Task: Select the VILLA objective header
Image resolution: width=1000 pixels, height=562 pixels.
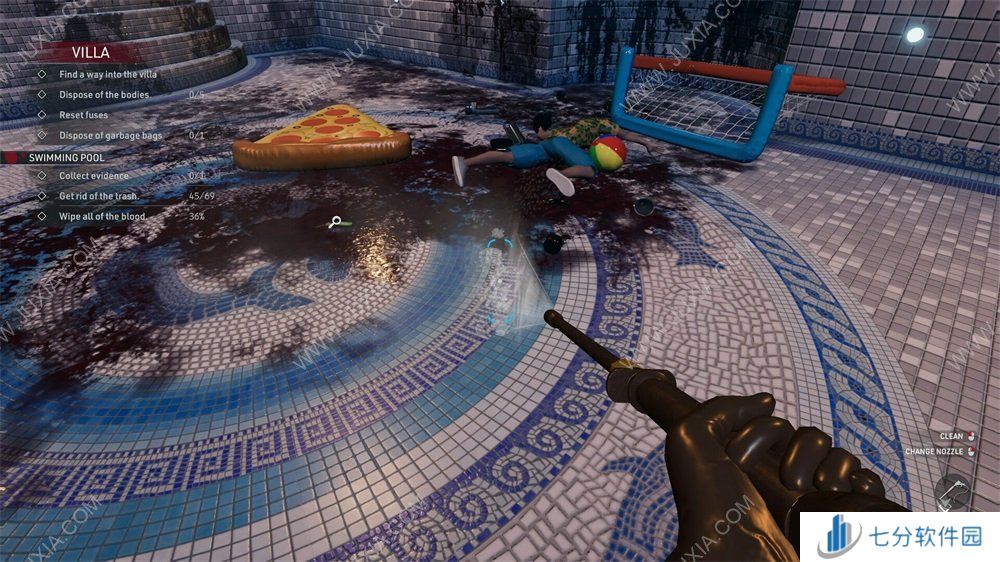Action: pyautogui.click(x=90, y=52)
